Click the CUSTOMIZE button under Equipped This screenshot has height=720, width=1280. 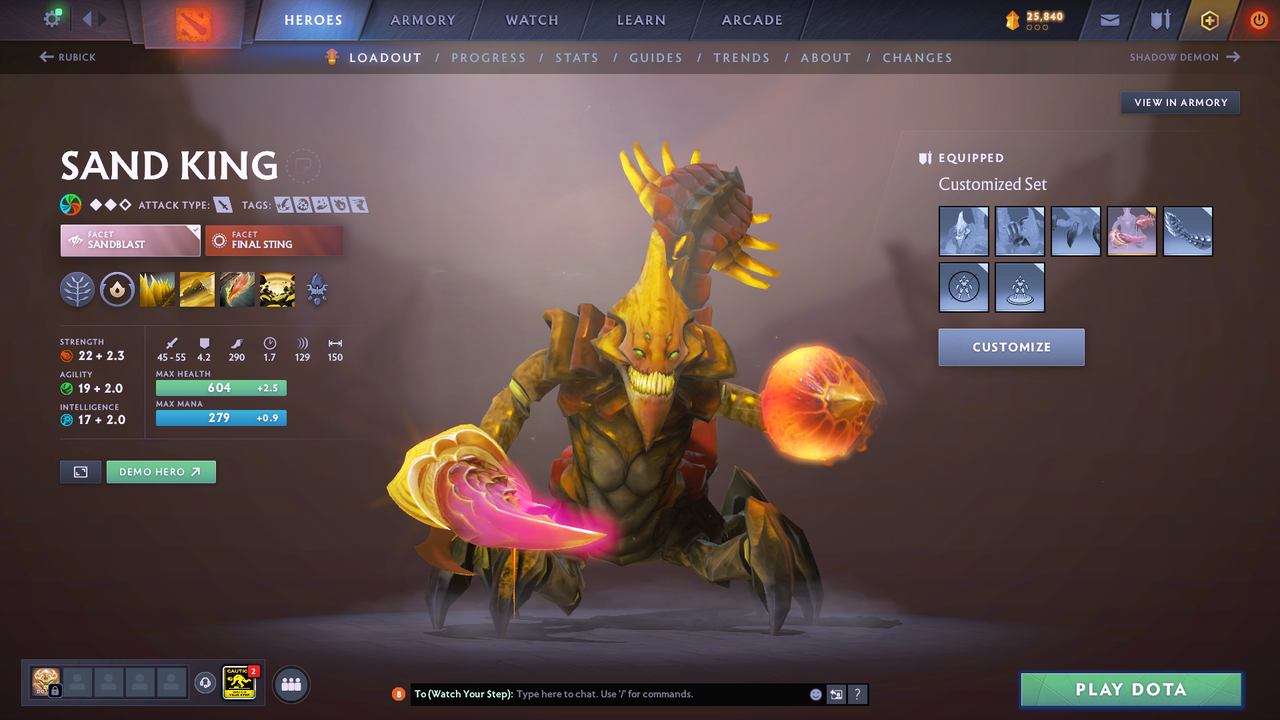pos(1011,347)
